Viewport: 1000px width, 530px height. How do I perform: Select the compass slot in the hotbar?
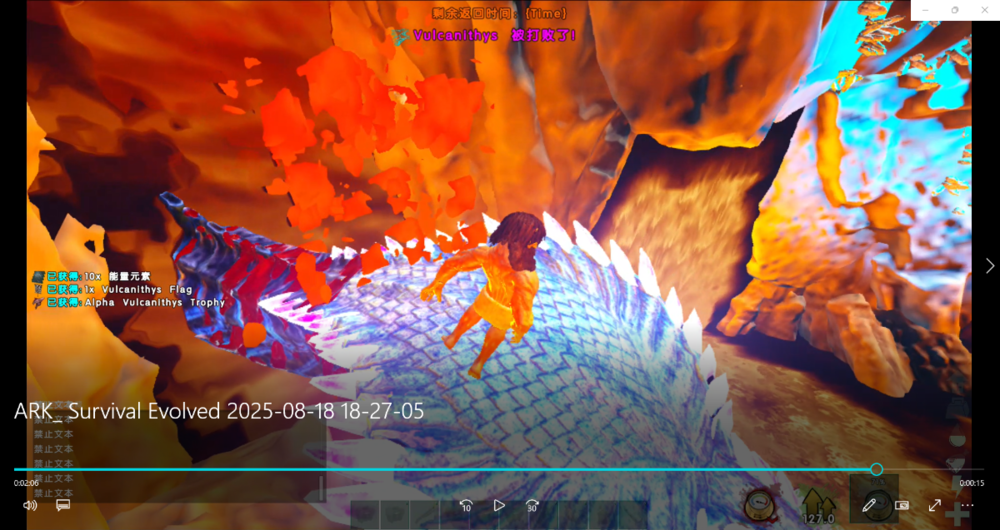[760, 503]
